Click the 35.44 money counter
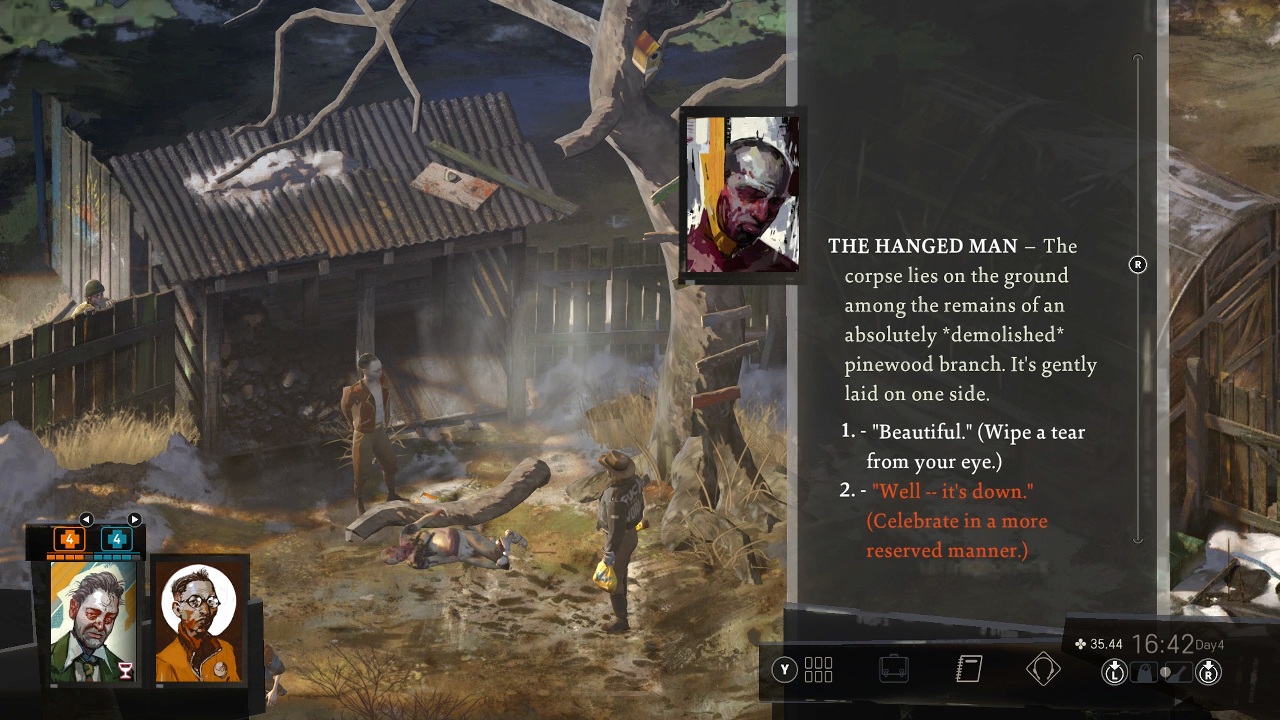Screen dimensions: 1280x720 click(1101, 642)
